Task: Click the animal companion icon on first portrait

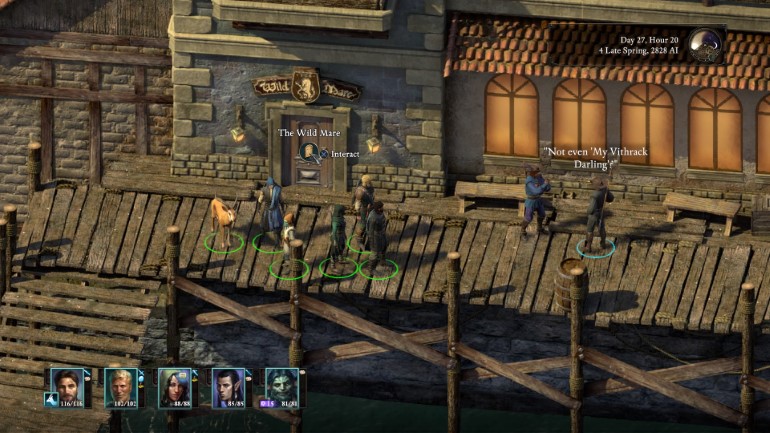Action: pos(48,400)
